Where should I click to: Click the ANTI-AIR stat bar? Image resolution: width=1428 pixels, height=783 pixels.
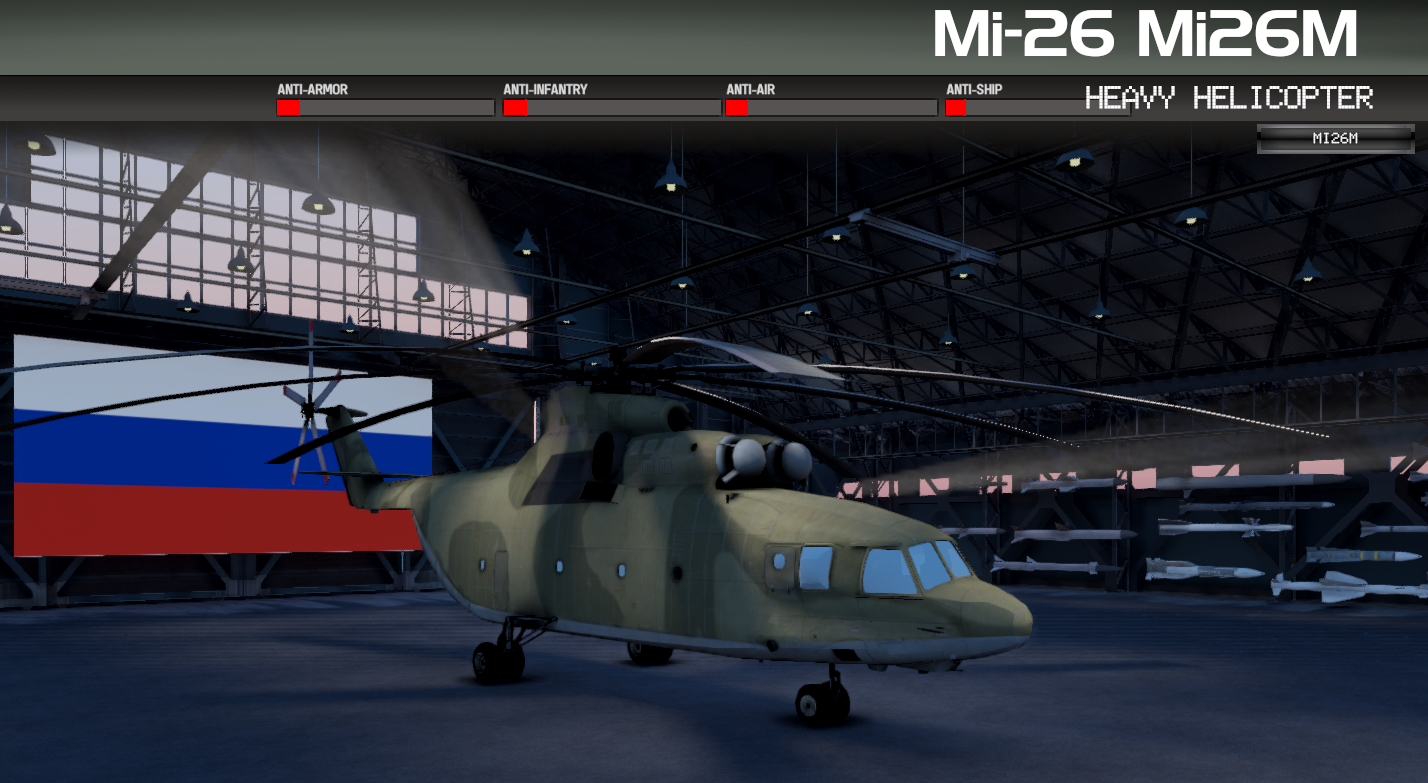[x=830, y=107]
